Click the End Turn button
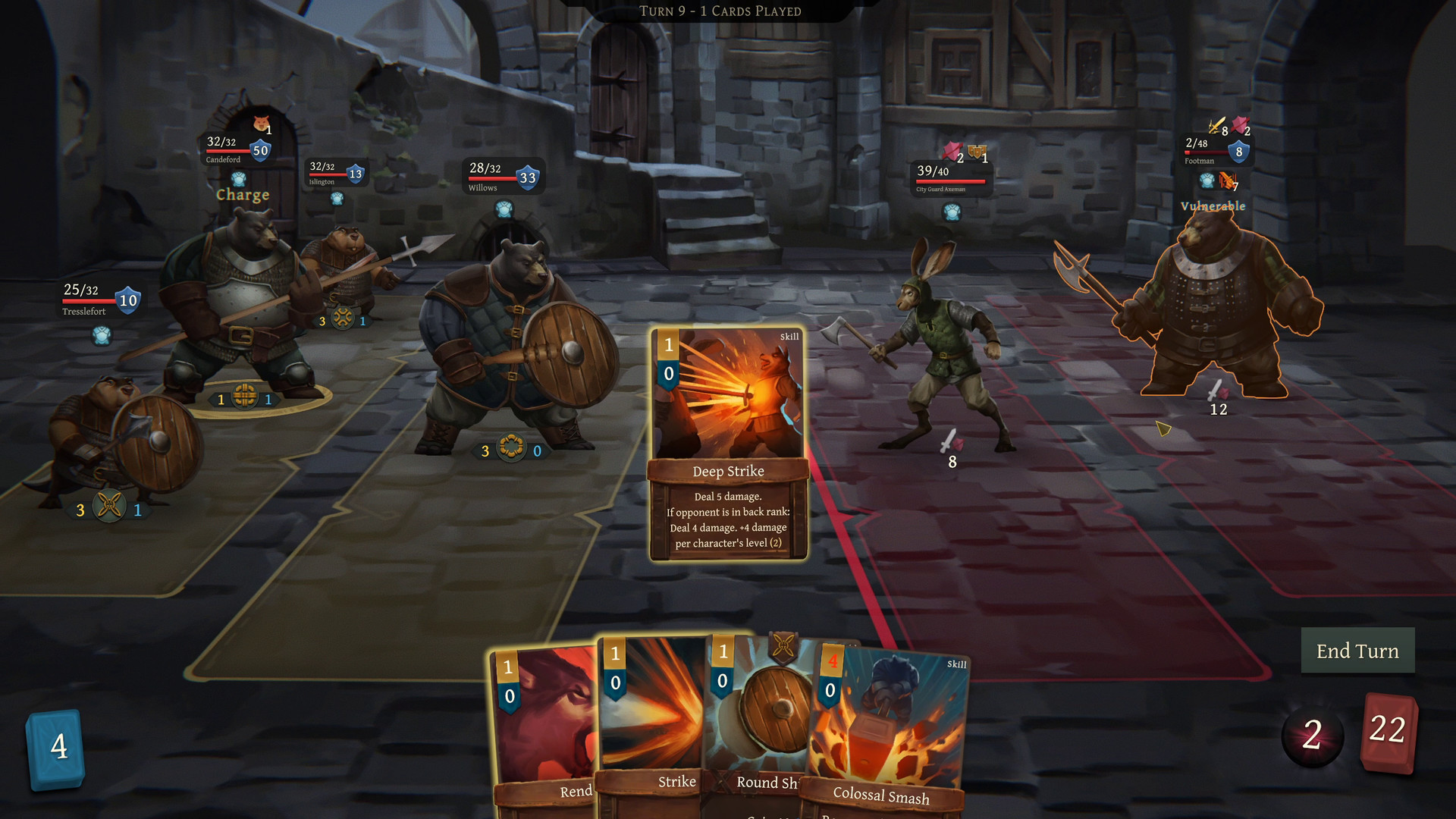The image size is (1456, 819). pyautogui.click(x=1357, y=651)
